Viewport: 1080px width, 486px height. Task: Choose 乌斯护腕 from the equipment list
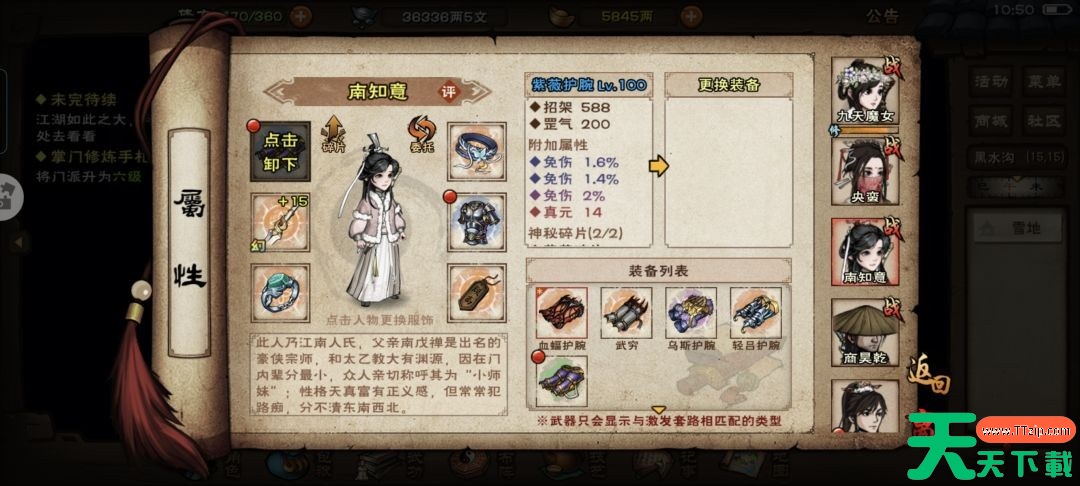692,315
